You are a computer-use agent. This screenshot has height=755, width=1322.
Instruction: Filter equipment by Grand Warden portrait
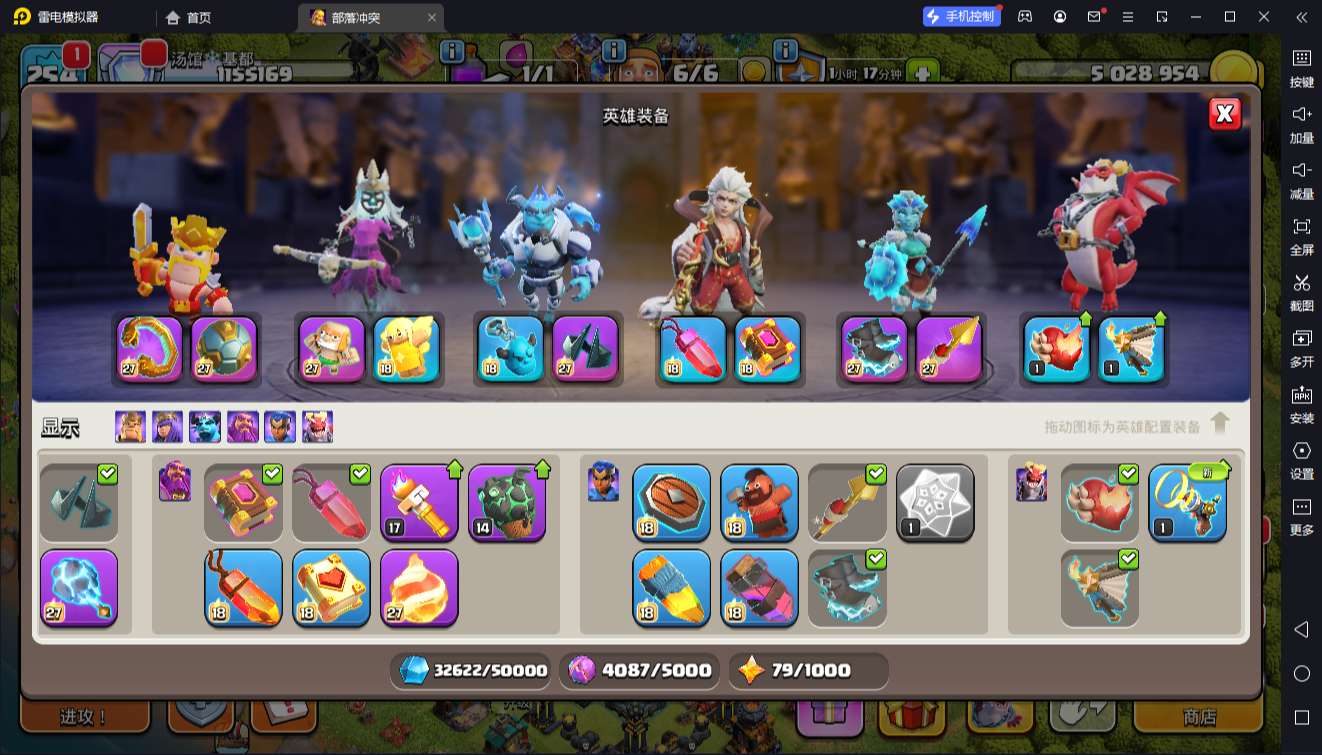coord(242,427)
